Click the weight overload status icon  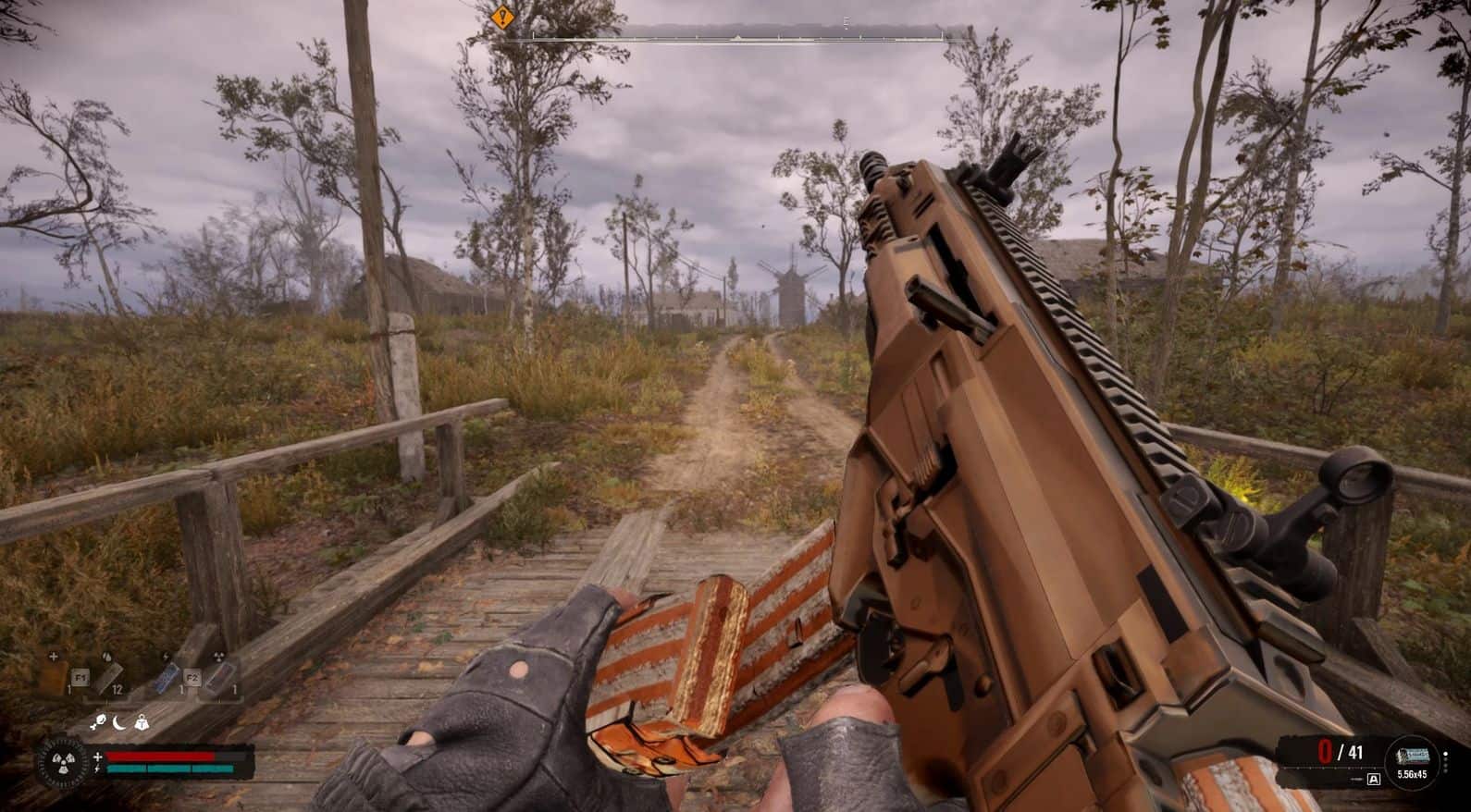point(142,723)
